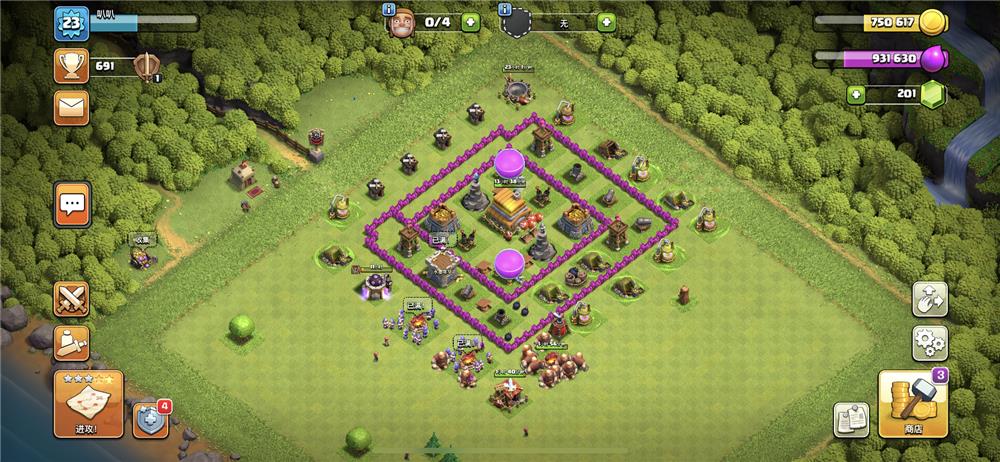Show shield info with the blue i

[x=504, y=10]
